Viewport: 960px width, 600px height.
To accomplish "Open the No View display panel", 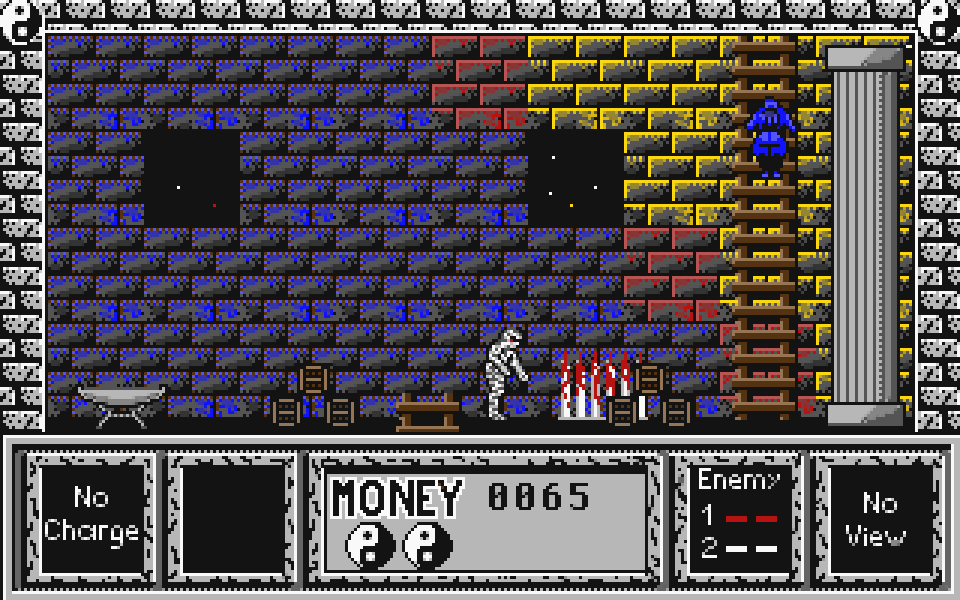I will 879,517.
